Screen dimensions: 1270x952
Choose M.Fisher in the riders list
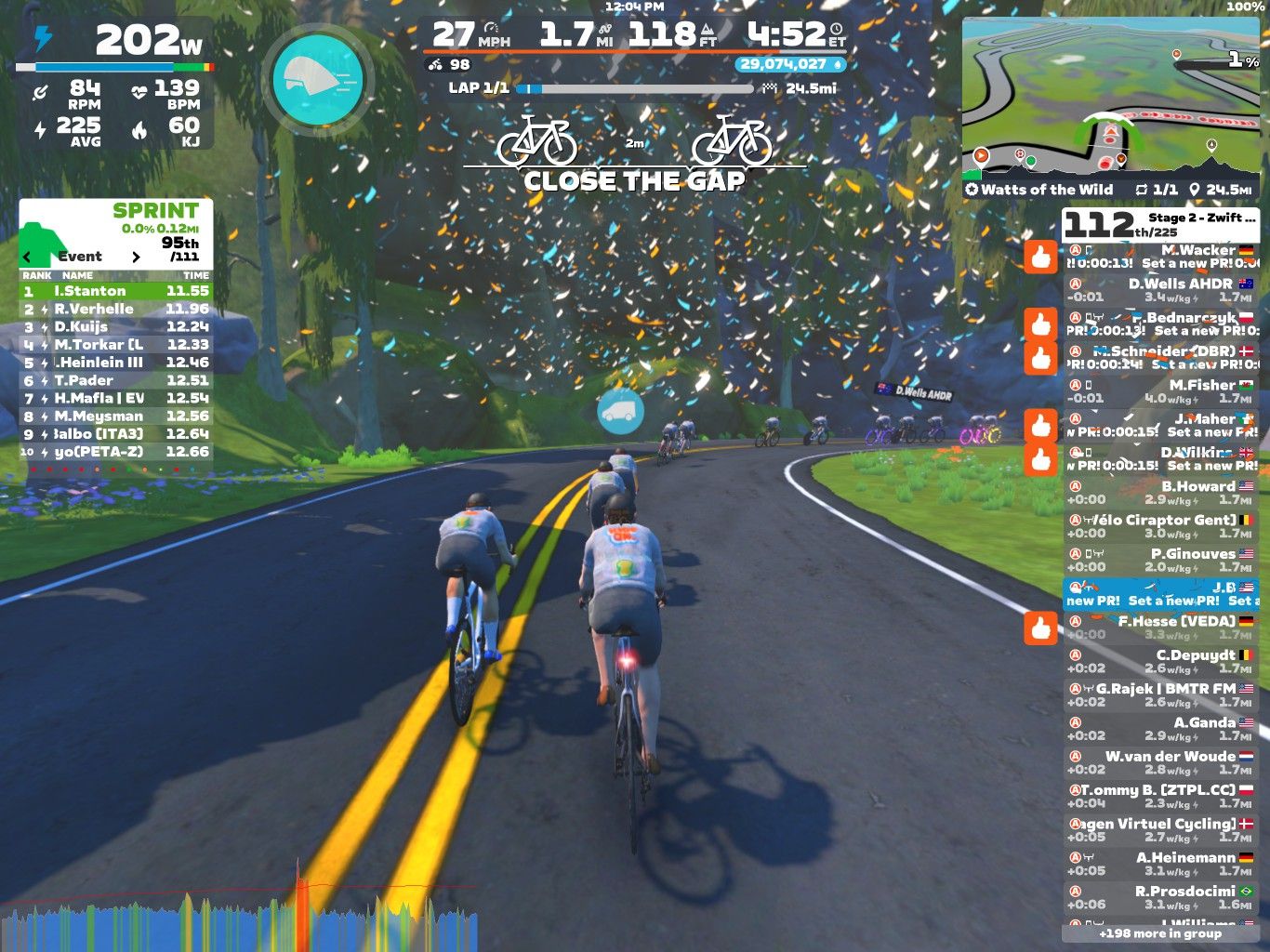1159,391
